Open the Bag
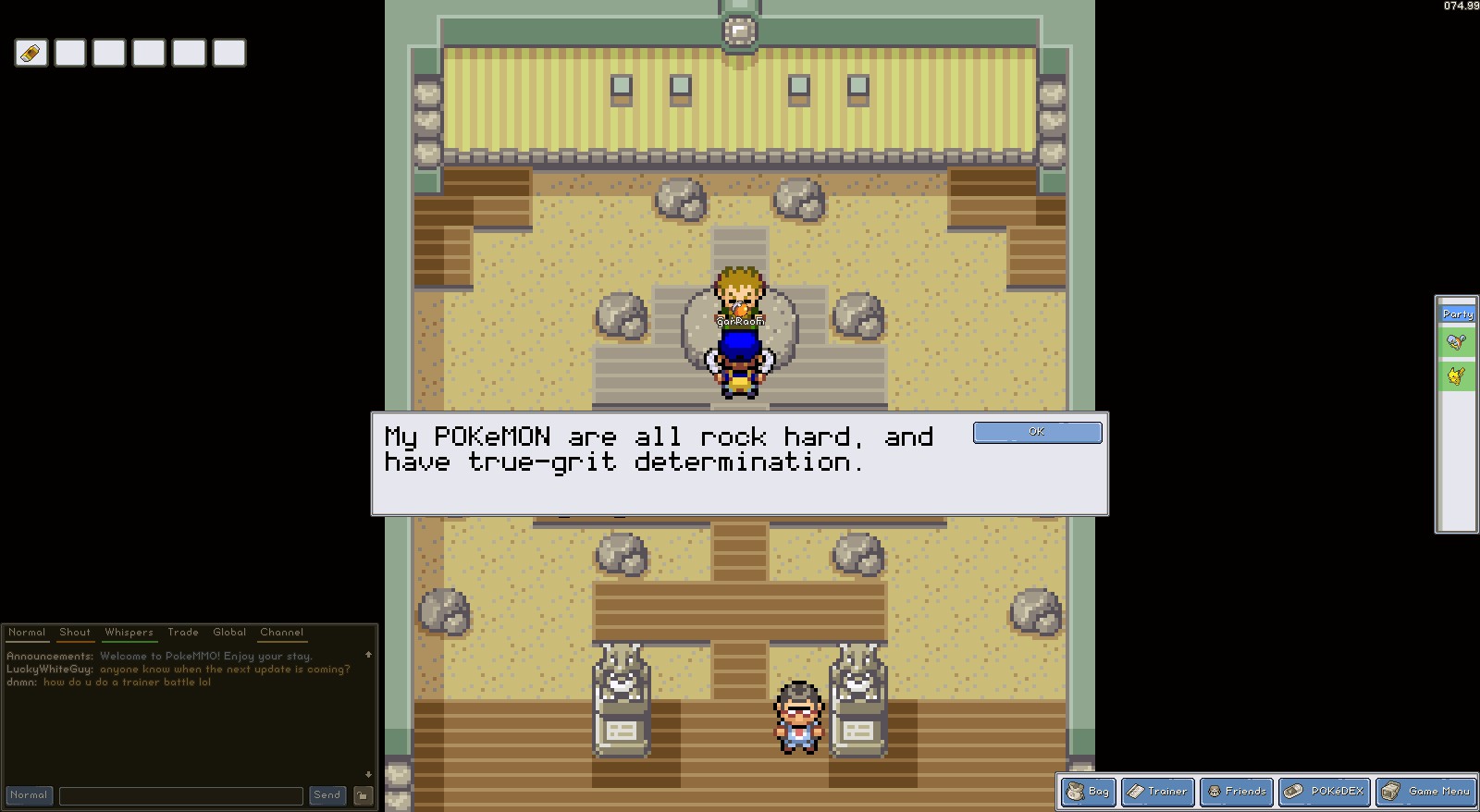 (x=1089, y=792)
